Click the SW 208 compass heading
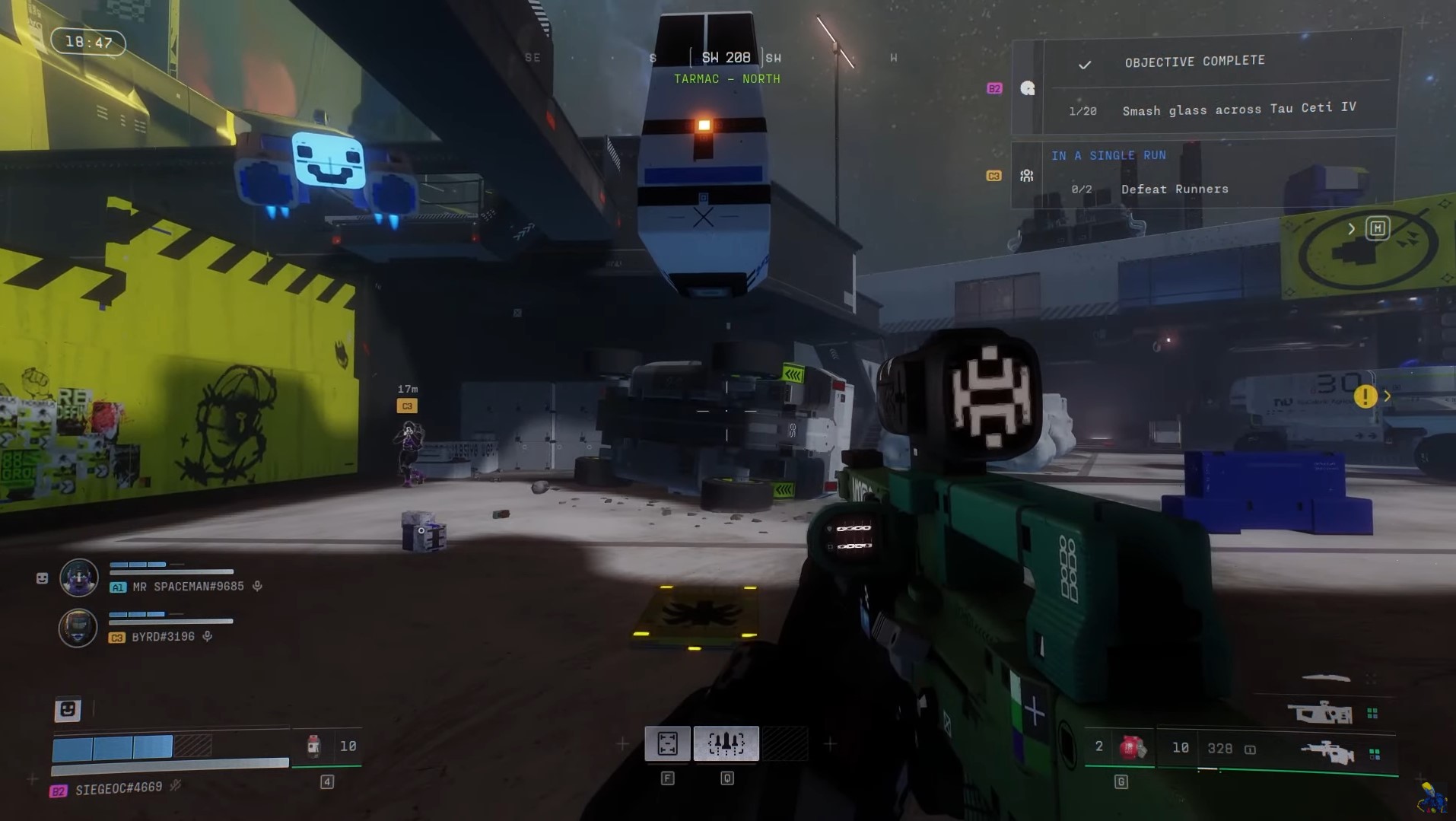This screenshot has width=1456, height=821. 726,58
